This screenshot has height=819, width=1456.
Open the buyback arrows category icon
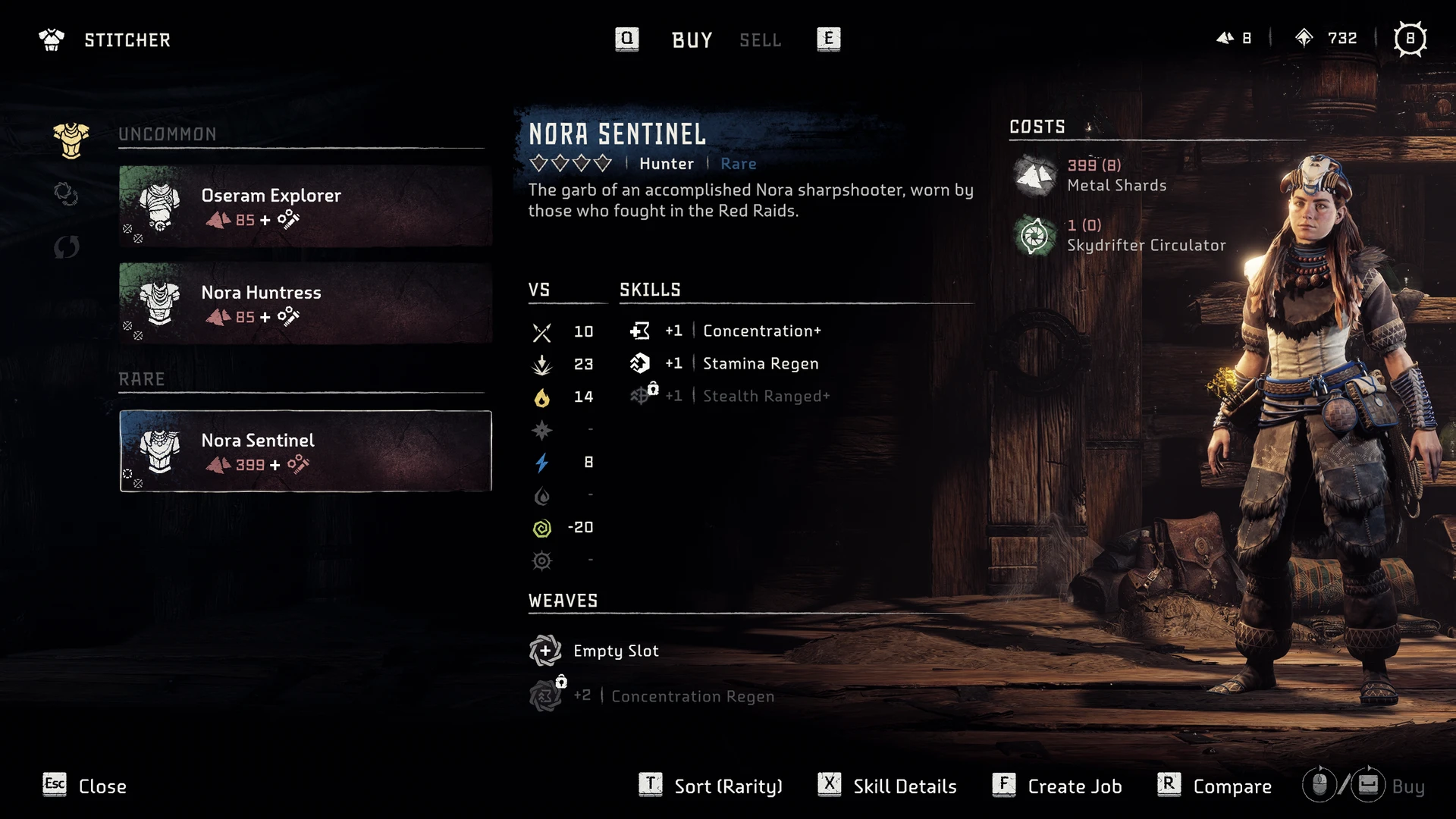67,246
